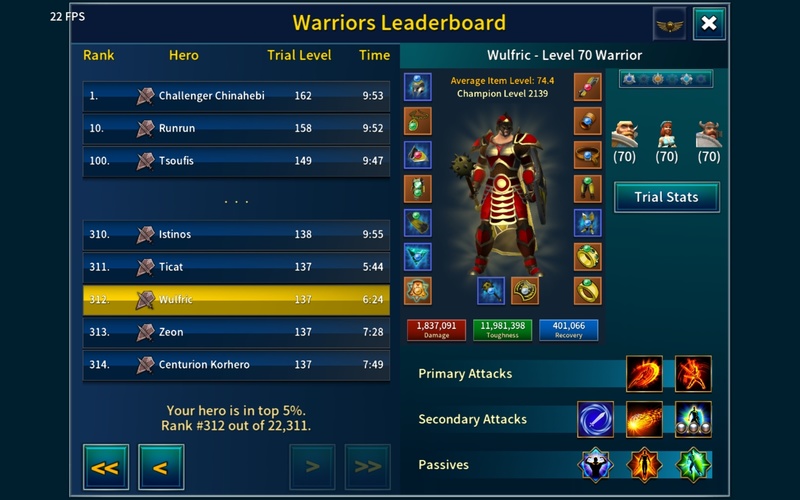Jump to first page with double-left arrow
Viewport: 800px width, 500px height.
coord(105,467)
